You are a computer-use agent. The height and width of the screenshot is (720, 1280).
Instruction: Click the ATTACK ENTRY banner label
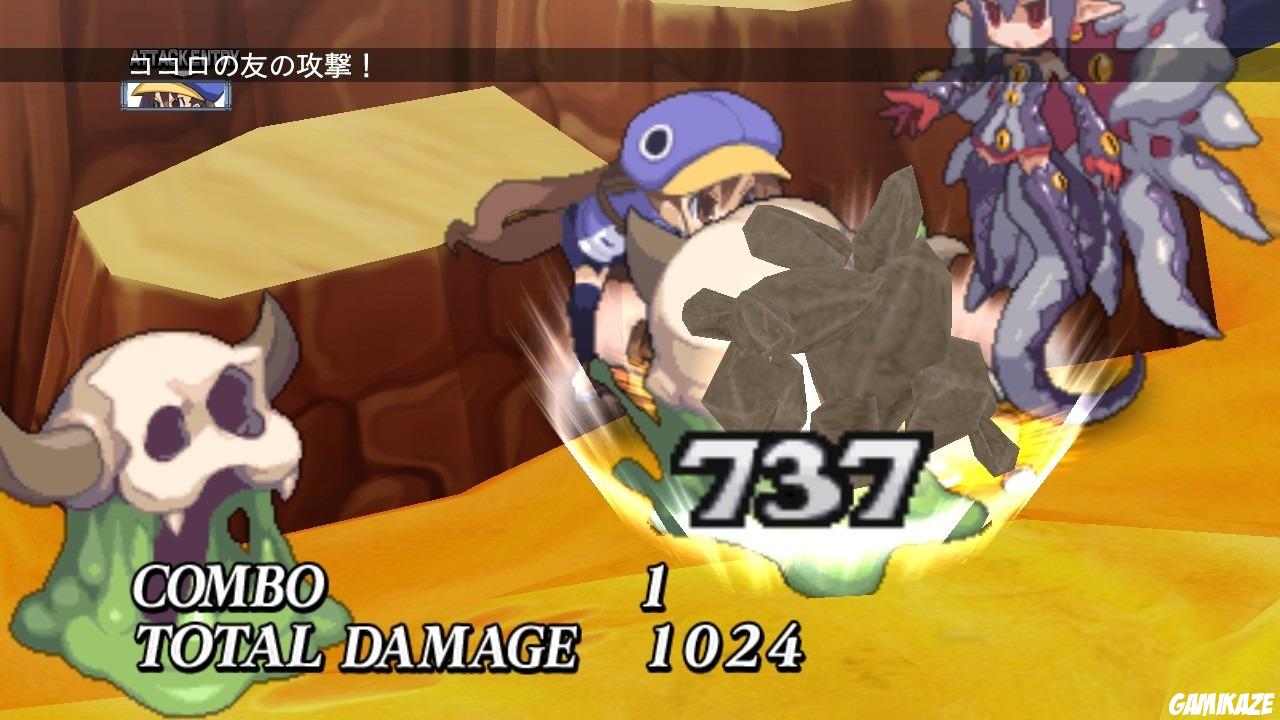click(x=183, y=51)
